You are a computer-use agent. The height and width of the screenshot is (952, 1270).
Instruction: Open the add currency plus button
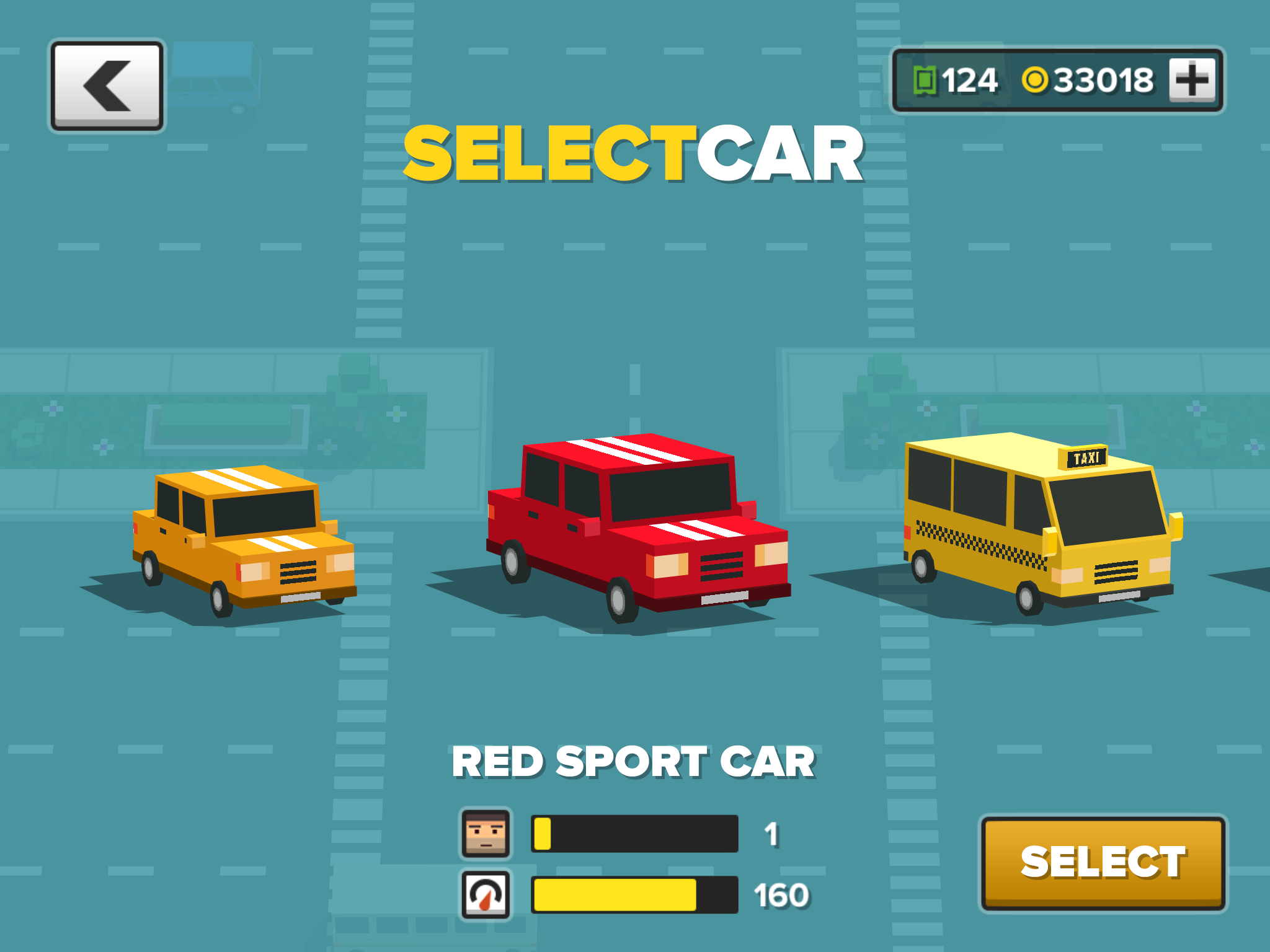[x=1192, y=80]
